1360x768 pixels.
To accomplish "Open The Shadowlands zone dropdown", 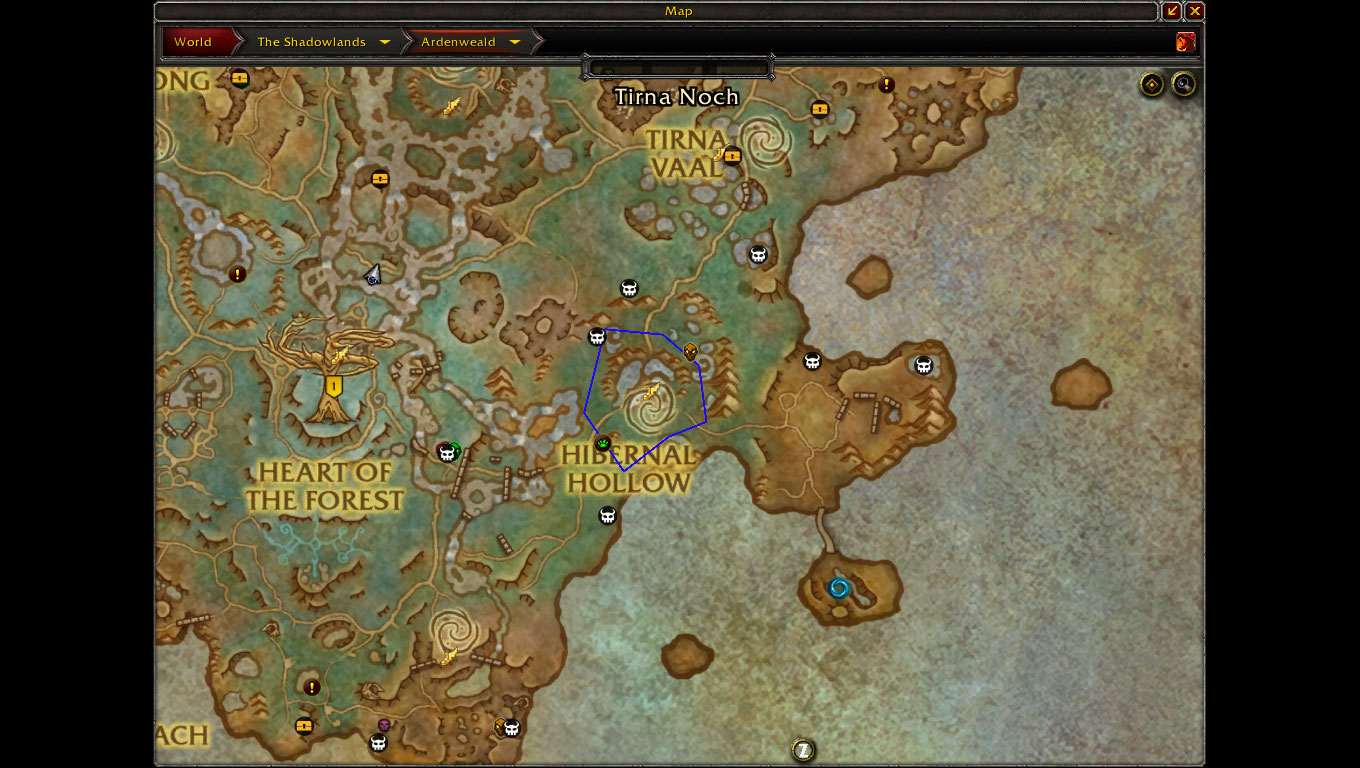I will [x=385, y=42].
